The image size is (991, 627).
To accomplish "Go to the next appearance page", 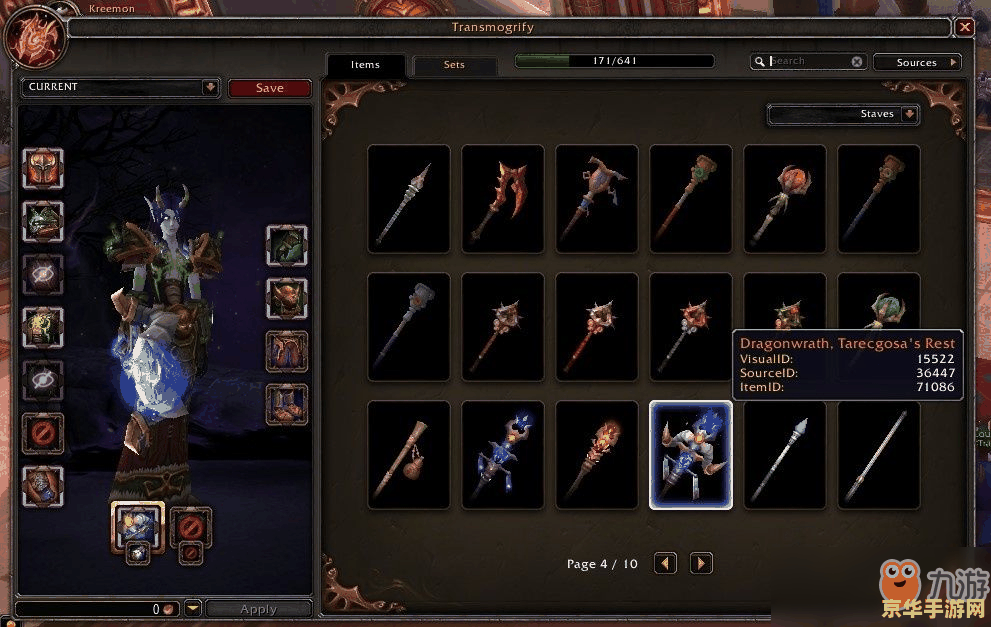I will (x=701, y=564).
